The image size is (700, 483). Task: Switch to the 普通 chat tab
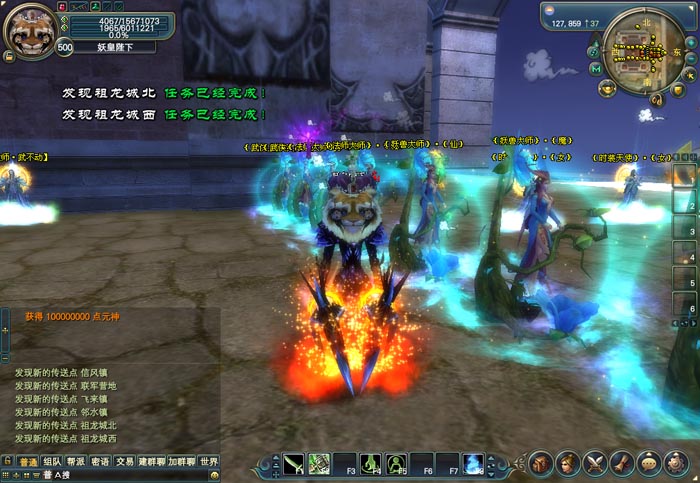(x=28, y=461)
